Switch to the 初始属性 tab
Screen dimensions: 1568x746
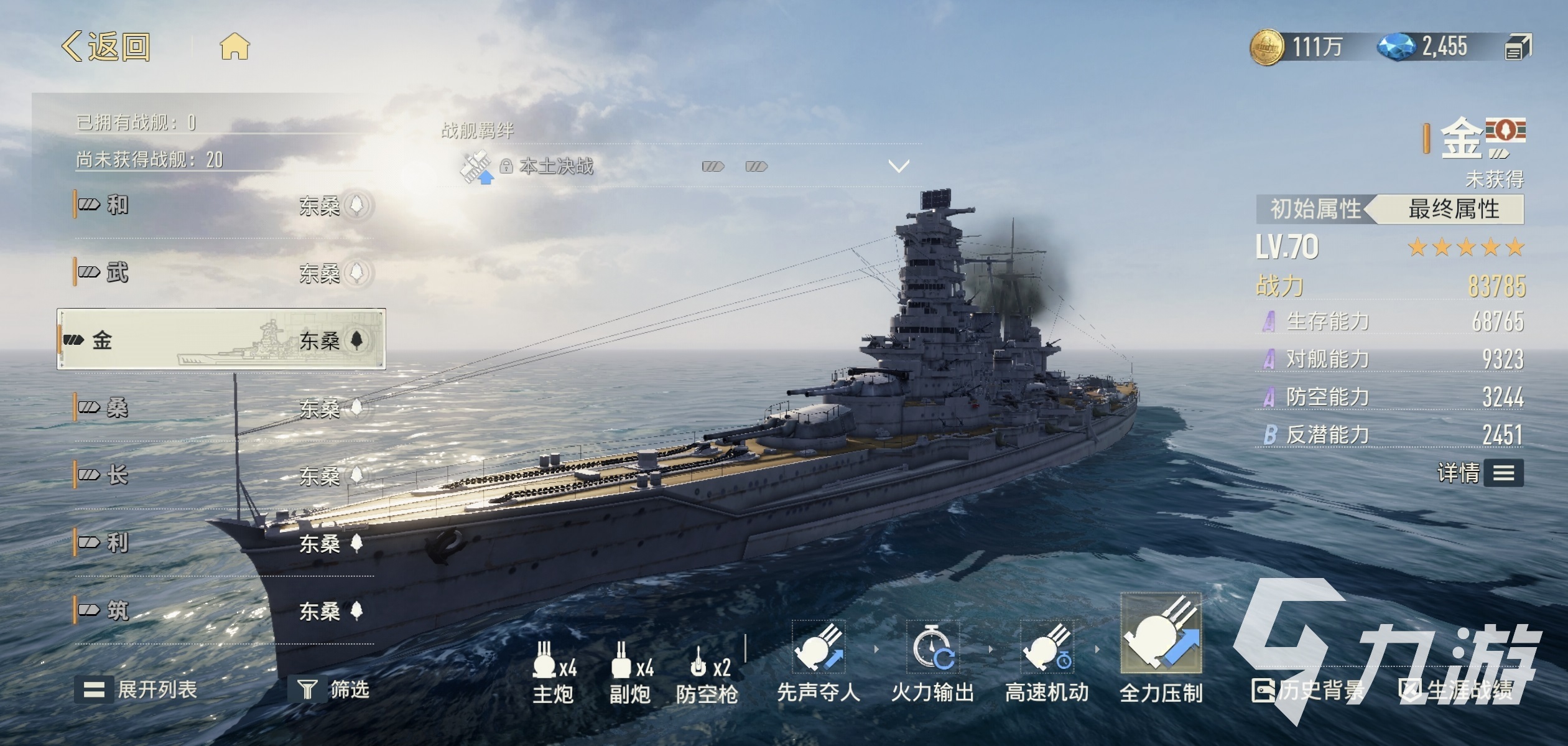point(1314,209)
